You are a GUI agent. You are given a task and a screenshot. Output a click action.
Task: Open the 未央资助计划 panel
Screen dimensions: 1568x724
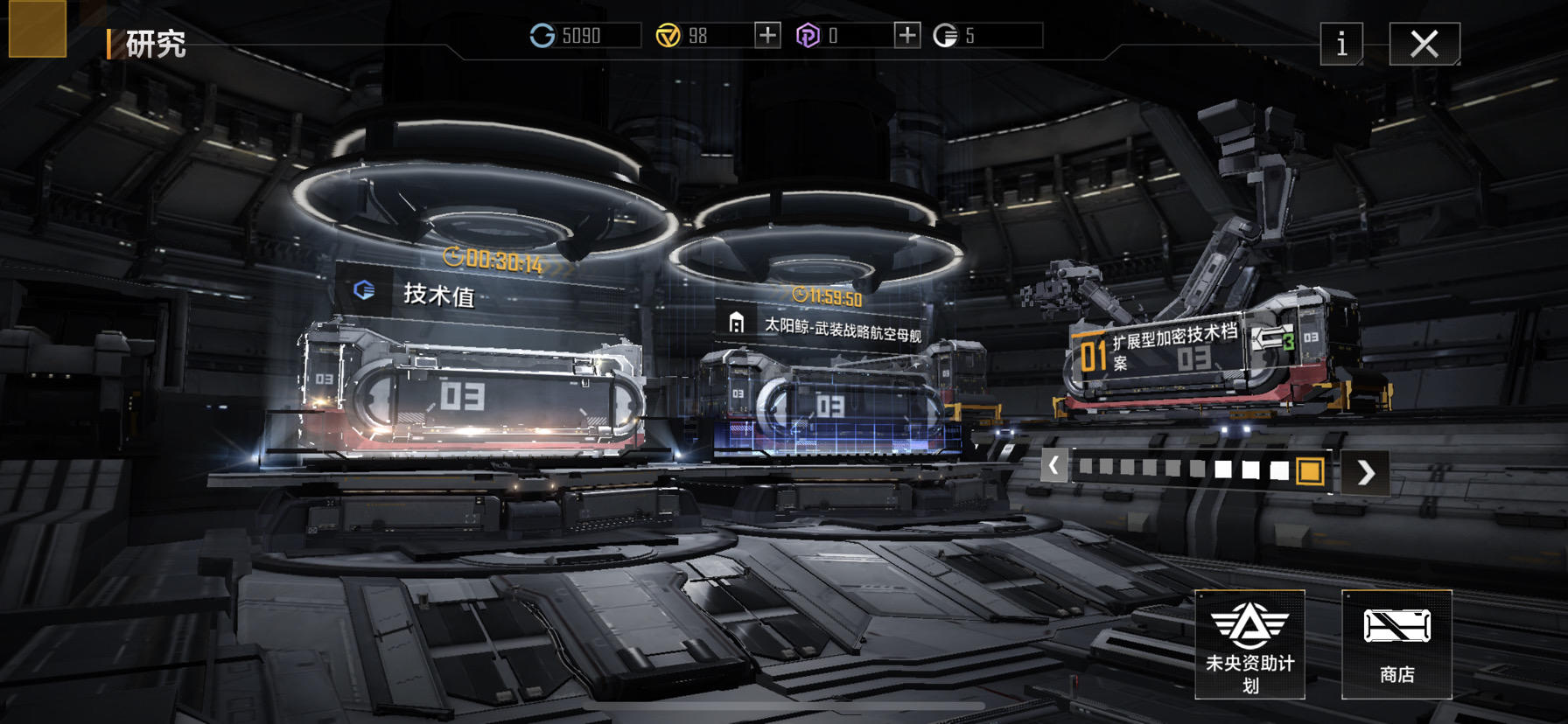tap(1249, 644)
